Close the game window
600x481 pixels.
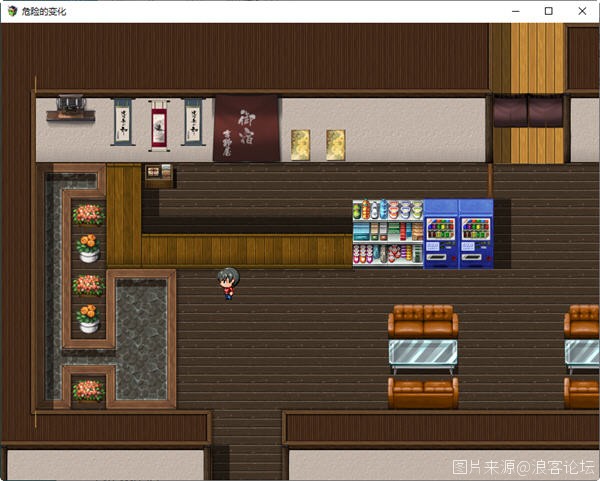(581, 11)
